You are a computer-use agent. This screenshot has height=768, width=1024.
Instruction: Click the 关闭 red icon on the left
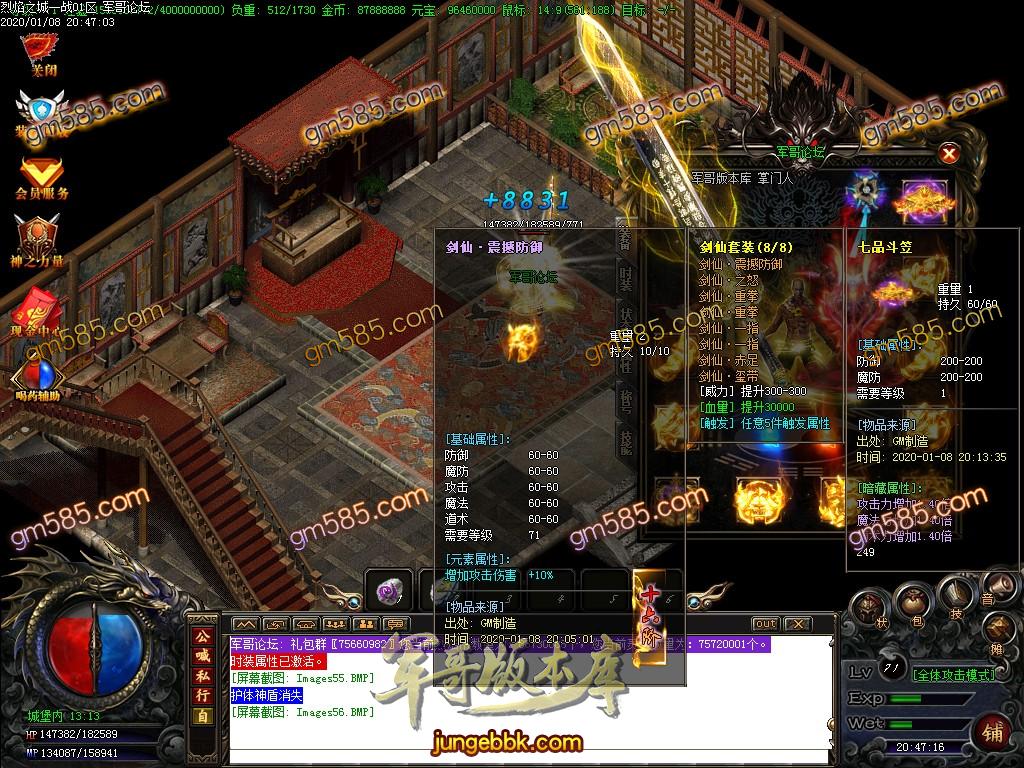pyautogui.click(x=41, y=52)
